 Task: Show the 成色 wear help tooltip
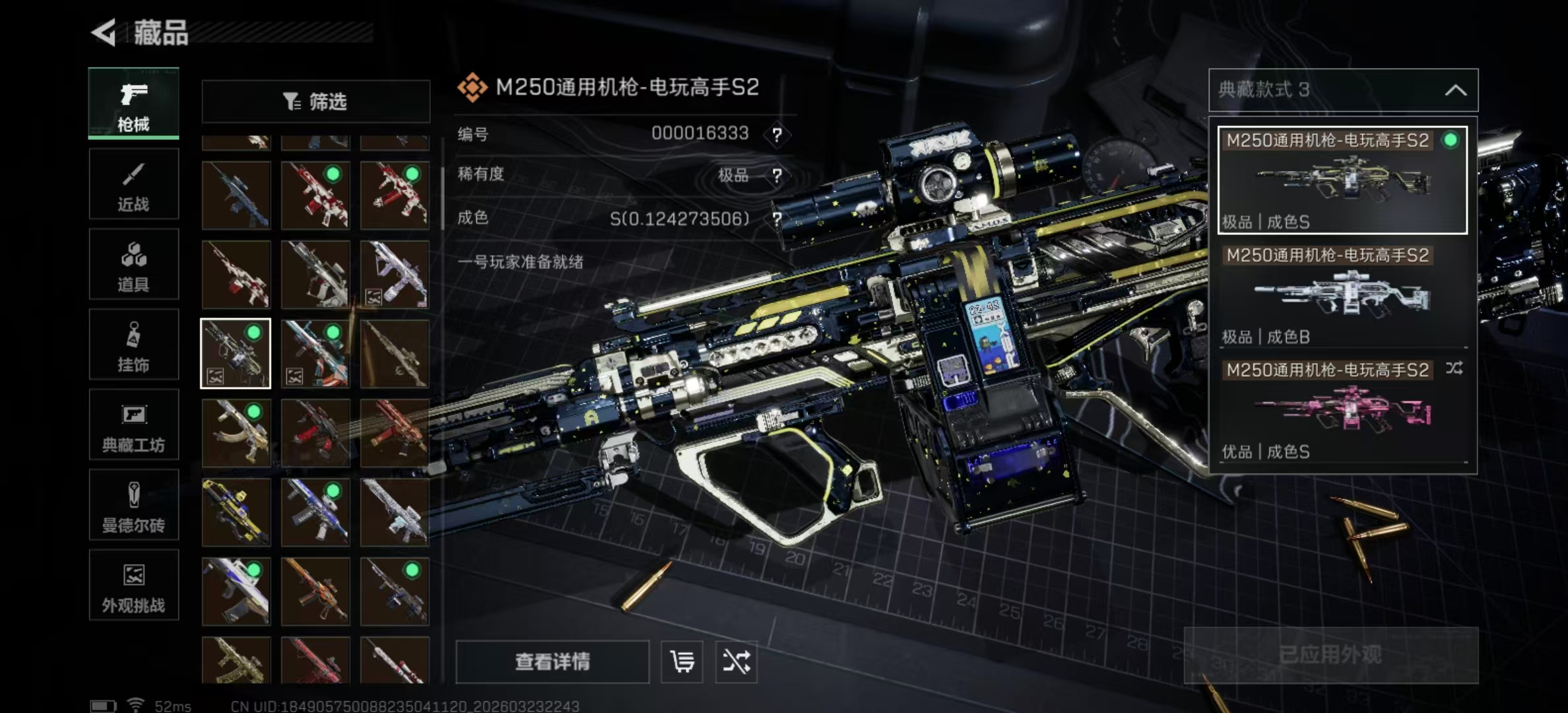pyautogui.click(x=777, y=219)
